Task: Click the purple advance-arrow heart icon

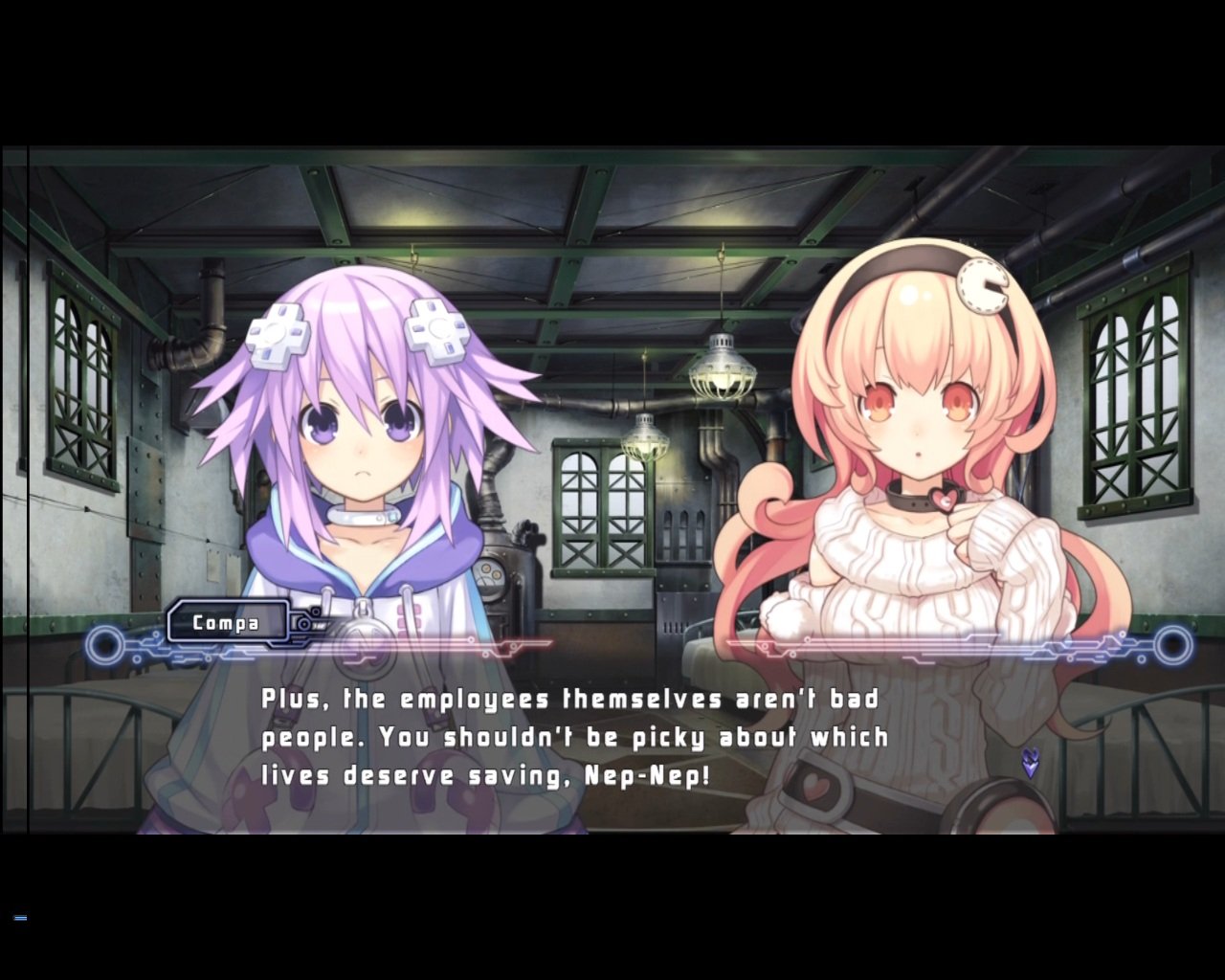Action: coord(1029,763)
